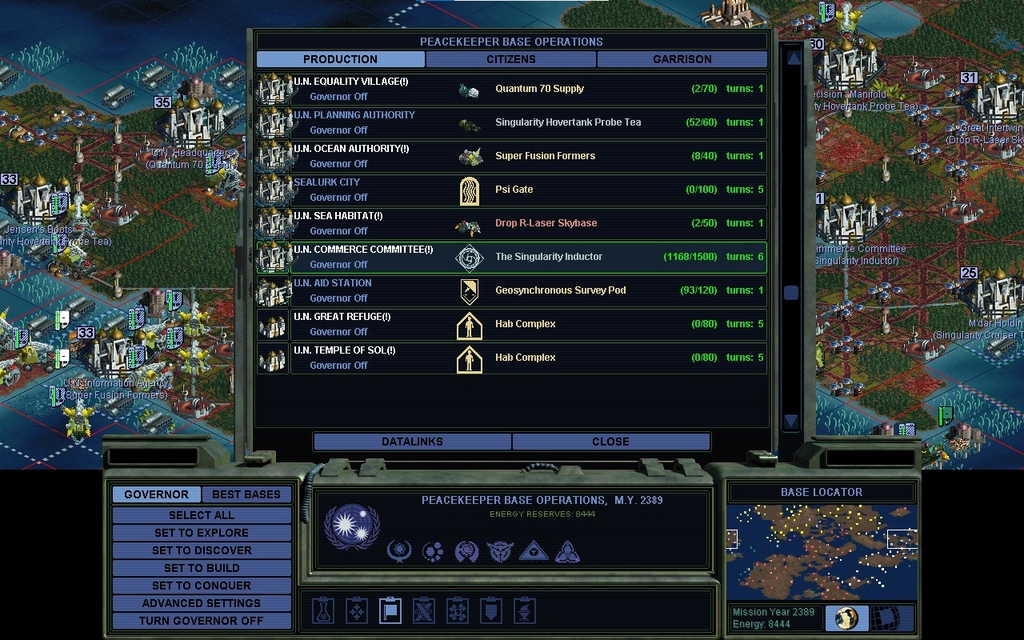1024x640 pixels.
Task: Pick the U.N. Aid Station base row
Action: (511, 291)
